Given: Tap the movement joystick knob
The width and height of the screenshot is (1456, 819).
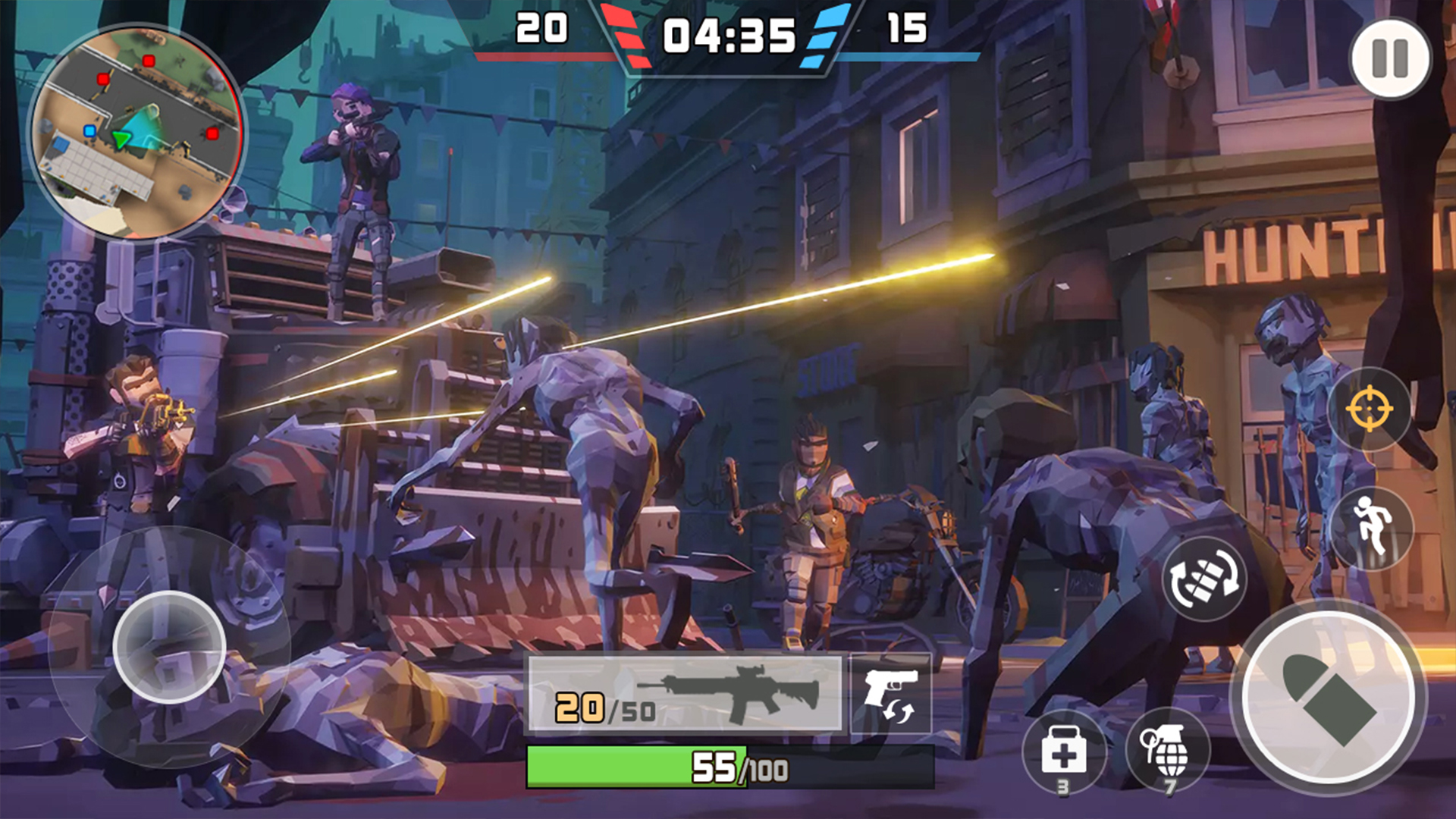Looking at the screenshot, I should [x=169, y=647].
